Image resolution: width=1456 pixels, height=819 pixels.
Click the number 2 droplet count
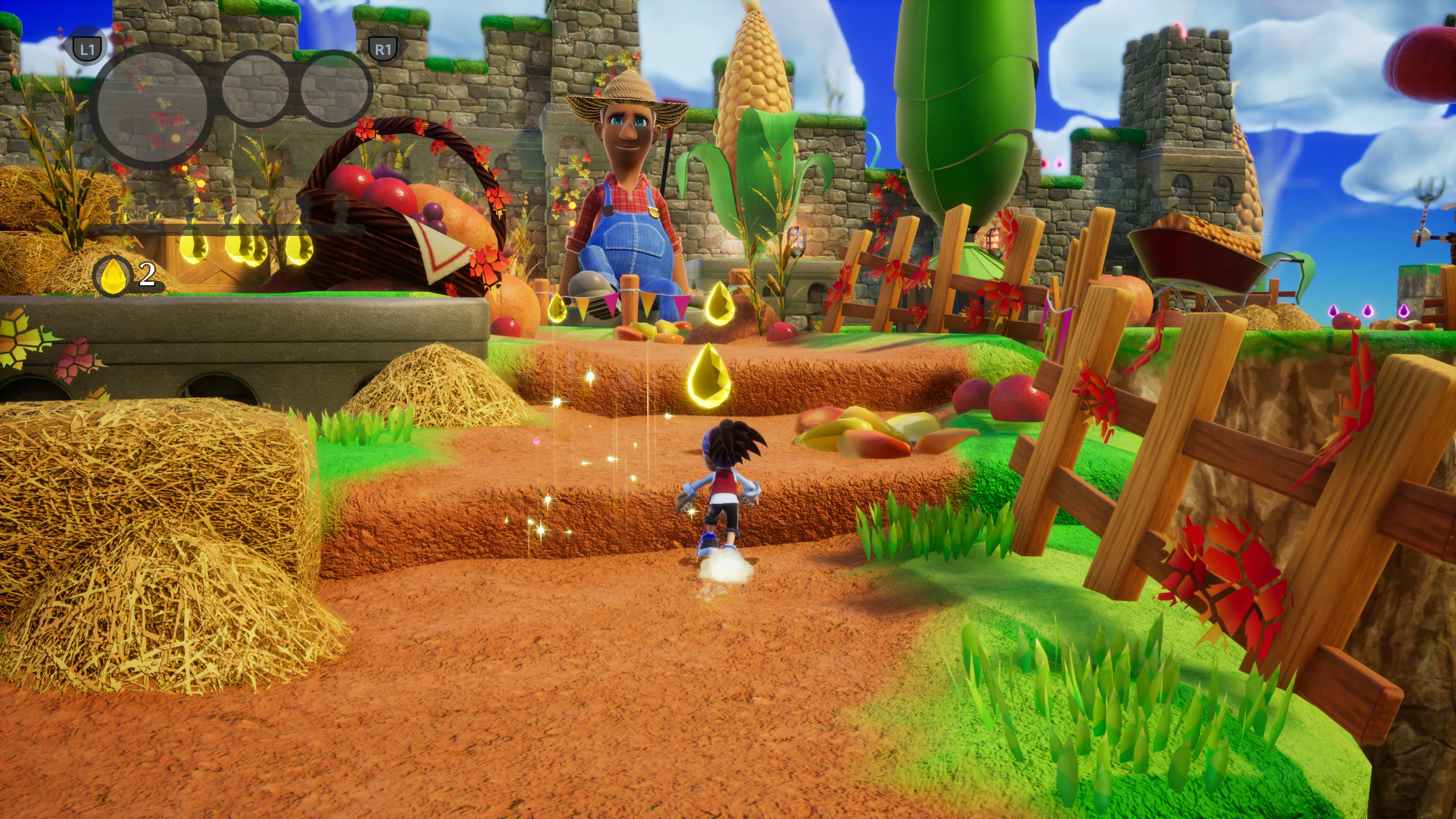click(x=147, y=275)
